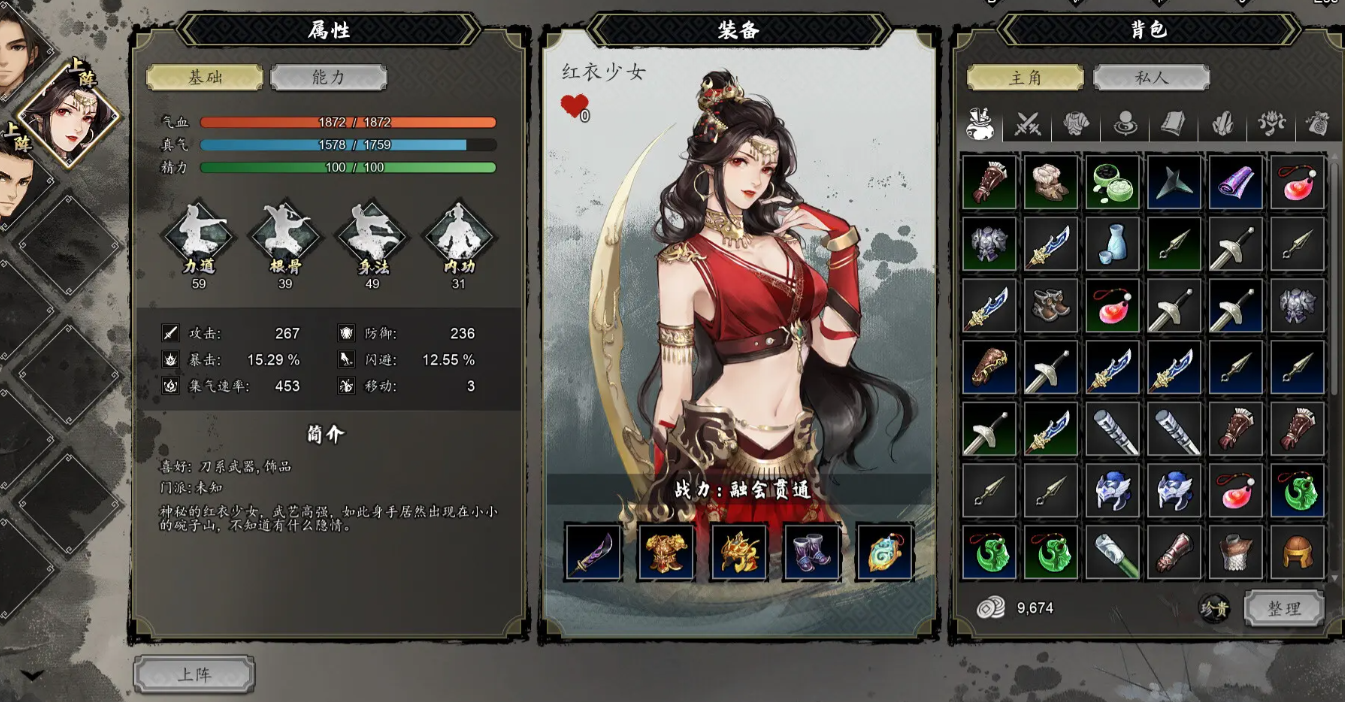Screen dimensions: 1345x702
Task: Select the 基础 attributes tab
Action: (205, 77)
